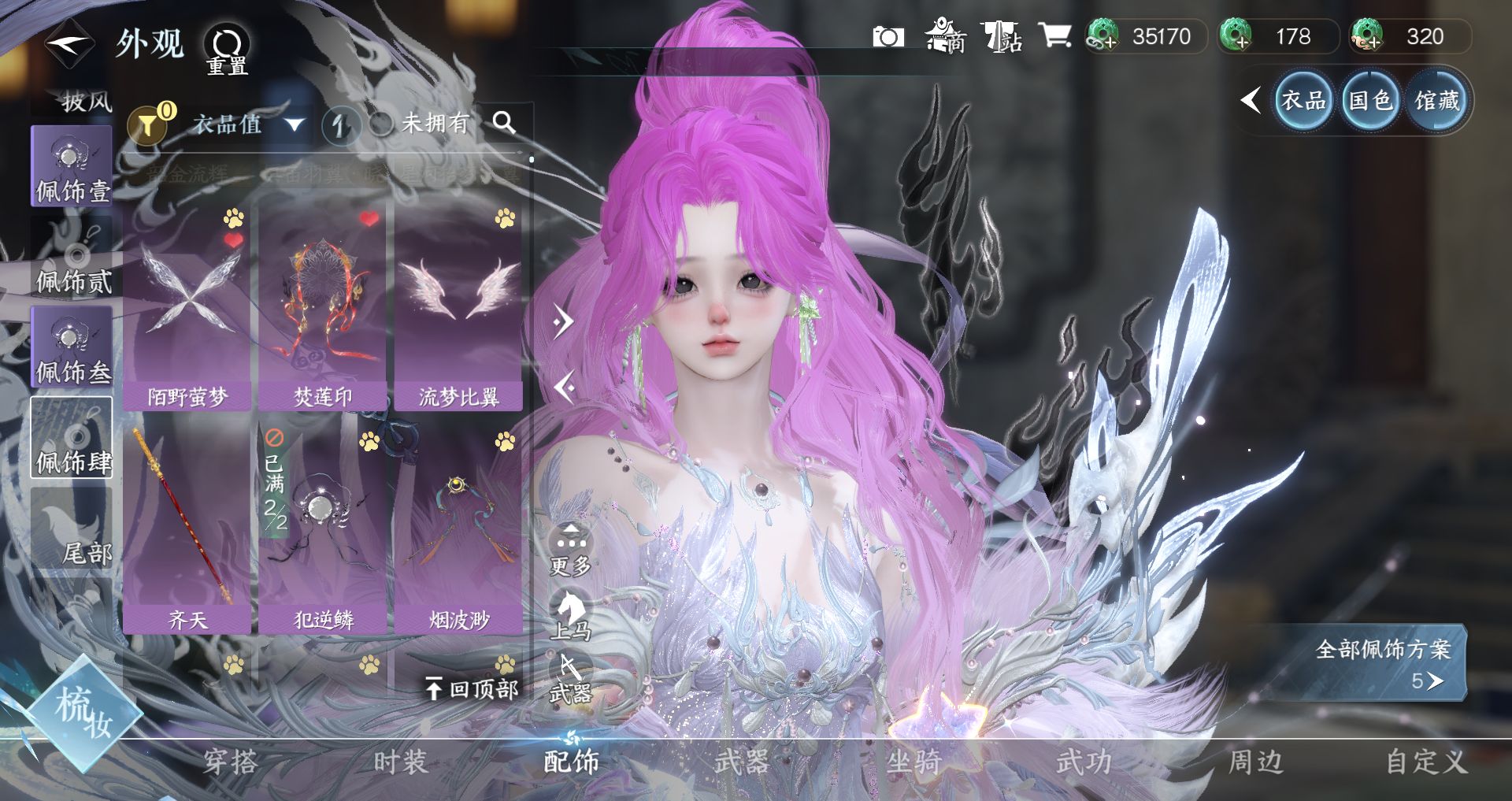Select the 陌野萤梦 accessory
Image resolution: width=1512 pixels, height=801 pixels.
pos(187,307)
